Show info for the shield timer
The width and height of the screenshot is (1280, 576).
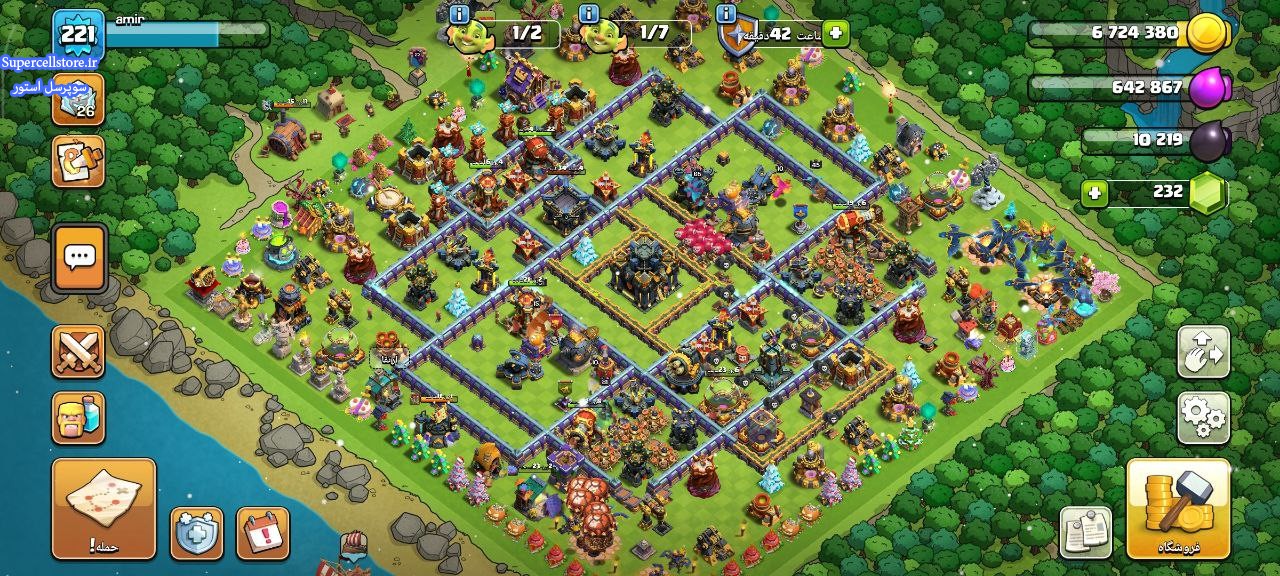pos(727,14)
